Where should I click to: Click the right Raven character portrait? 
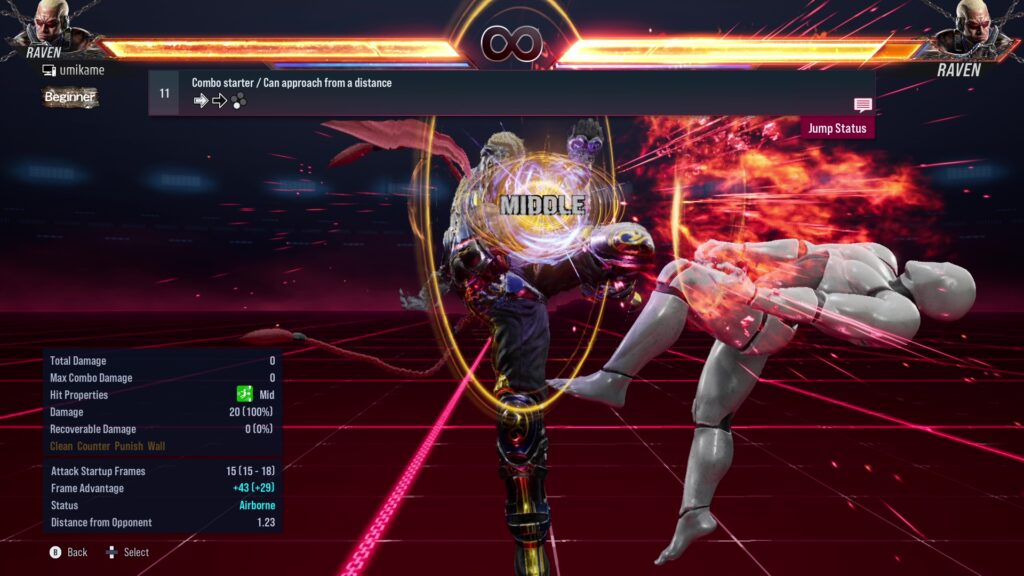pos(975,24)
